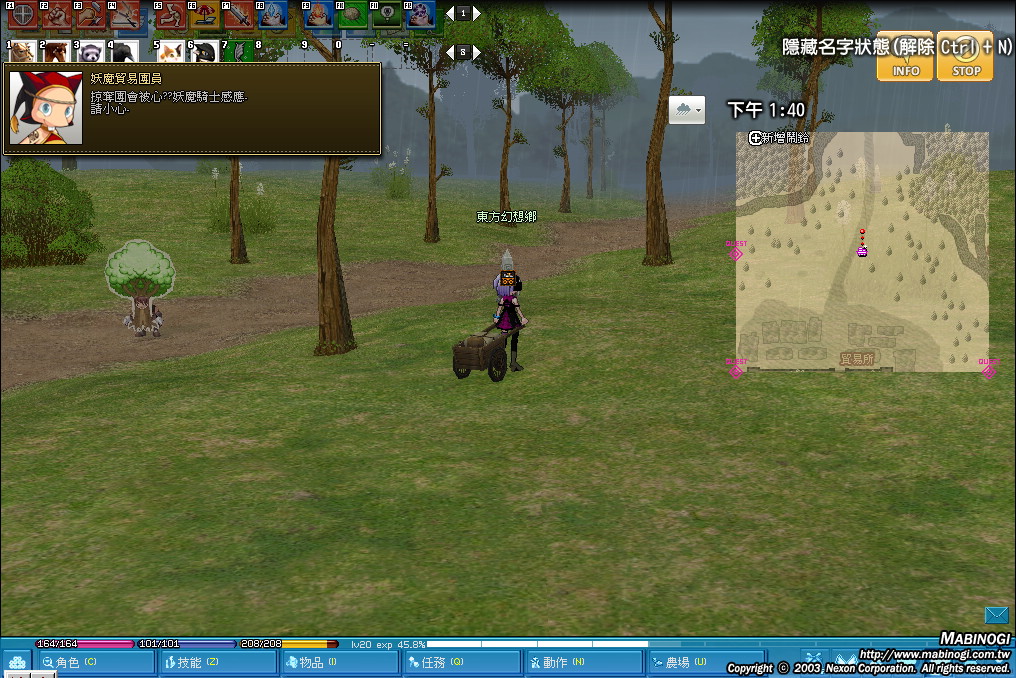Open the main menu button beside 角色
Image resolution: width=1016 pixels, height=678 pixels.
16,662
